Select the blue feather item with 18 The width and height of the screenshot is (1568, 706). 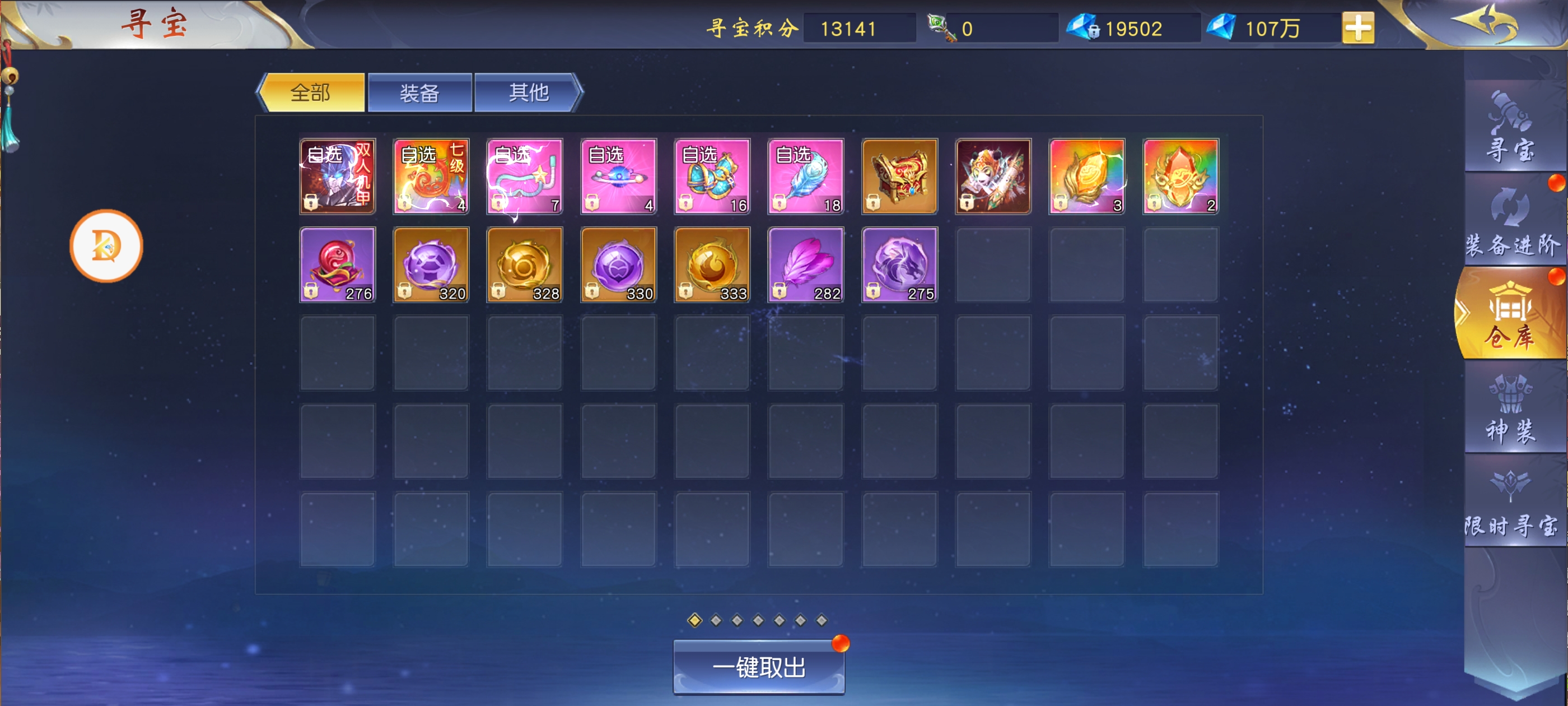point(806,176)
